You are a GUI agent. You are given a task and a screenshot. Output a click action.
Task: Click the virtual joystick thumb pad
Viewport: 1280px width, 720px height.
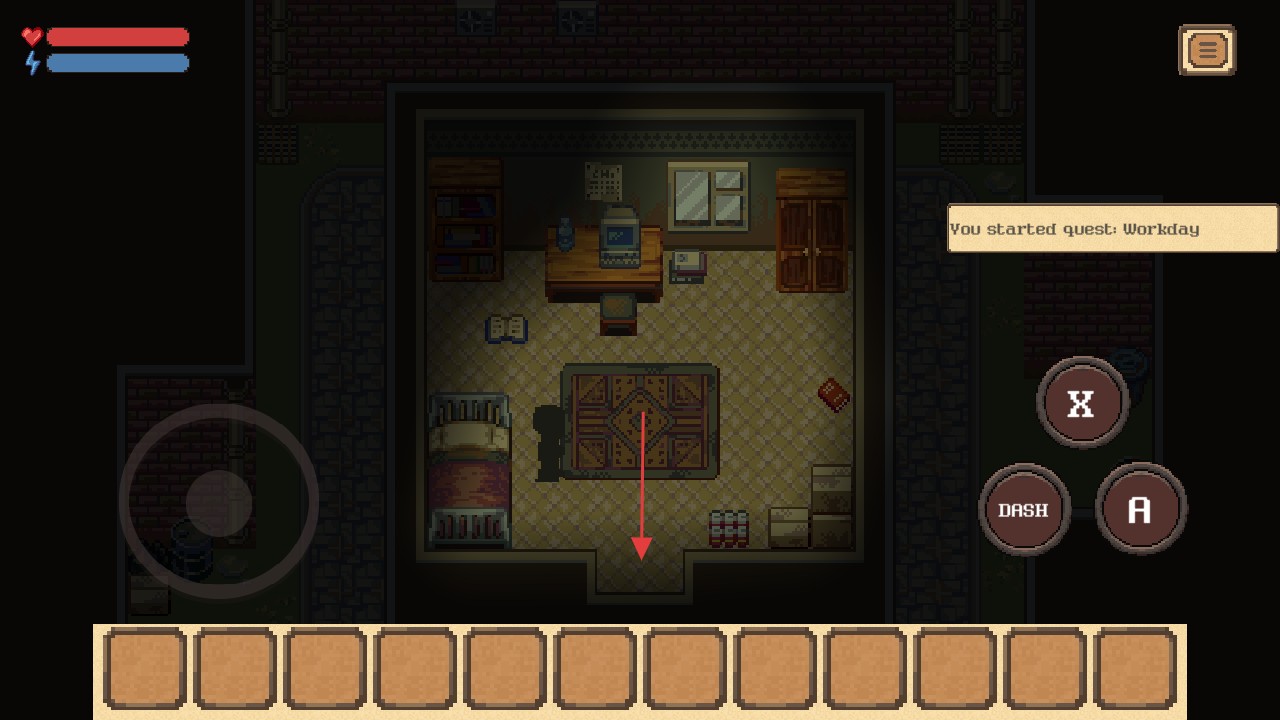click(x=219, y=502)
